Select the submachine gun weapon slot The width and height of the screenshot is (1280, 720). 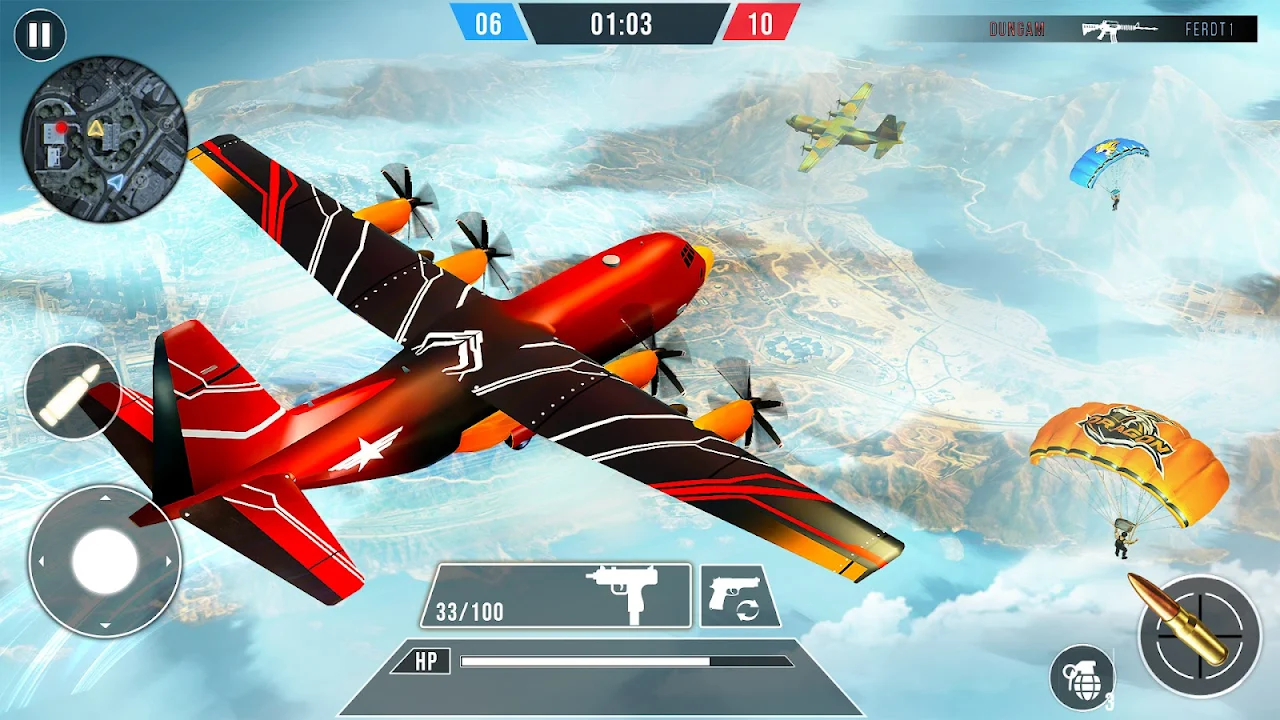tap(556, 596)
